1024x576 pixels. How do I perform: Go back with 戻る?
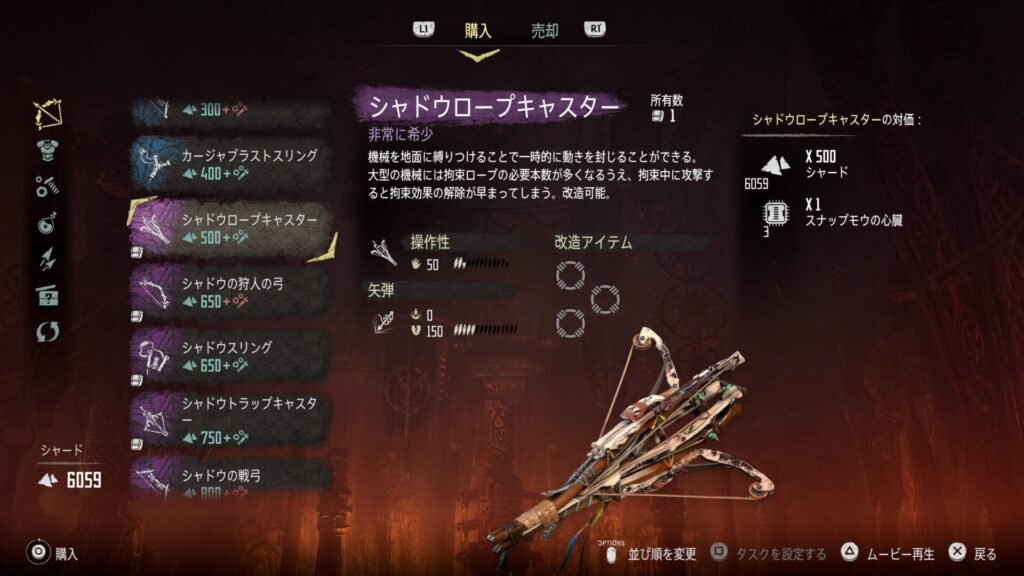tap(973, 553)
